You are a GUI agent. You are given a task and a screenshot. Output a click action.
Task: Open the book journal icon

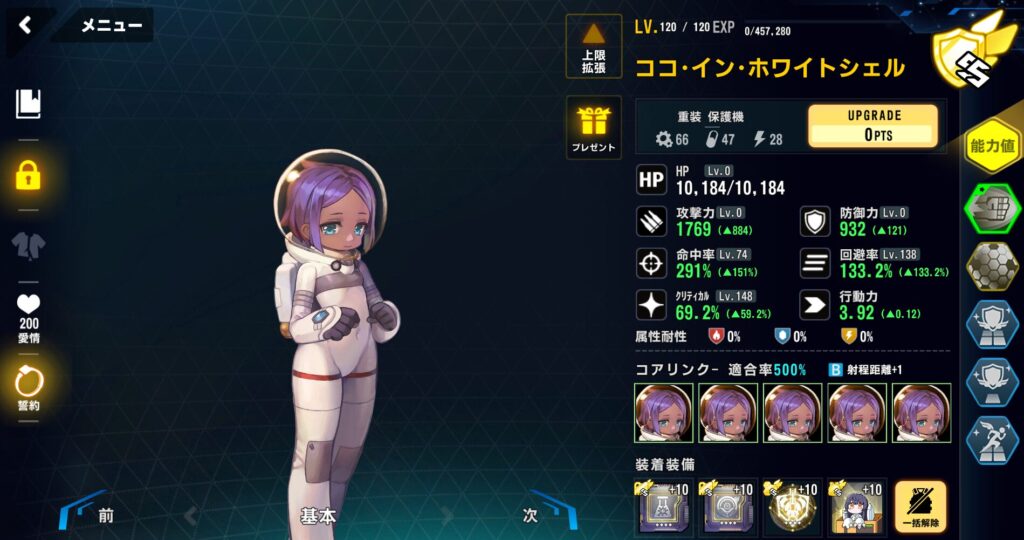pyautogui.click(x=28, y=103)
